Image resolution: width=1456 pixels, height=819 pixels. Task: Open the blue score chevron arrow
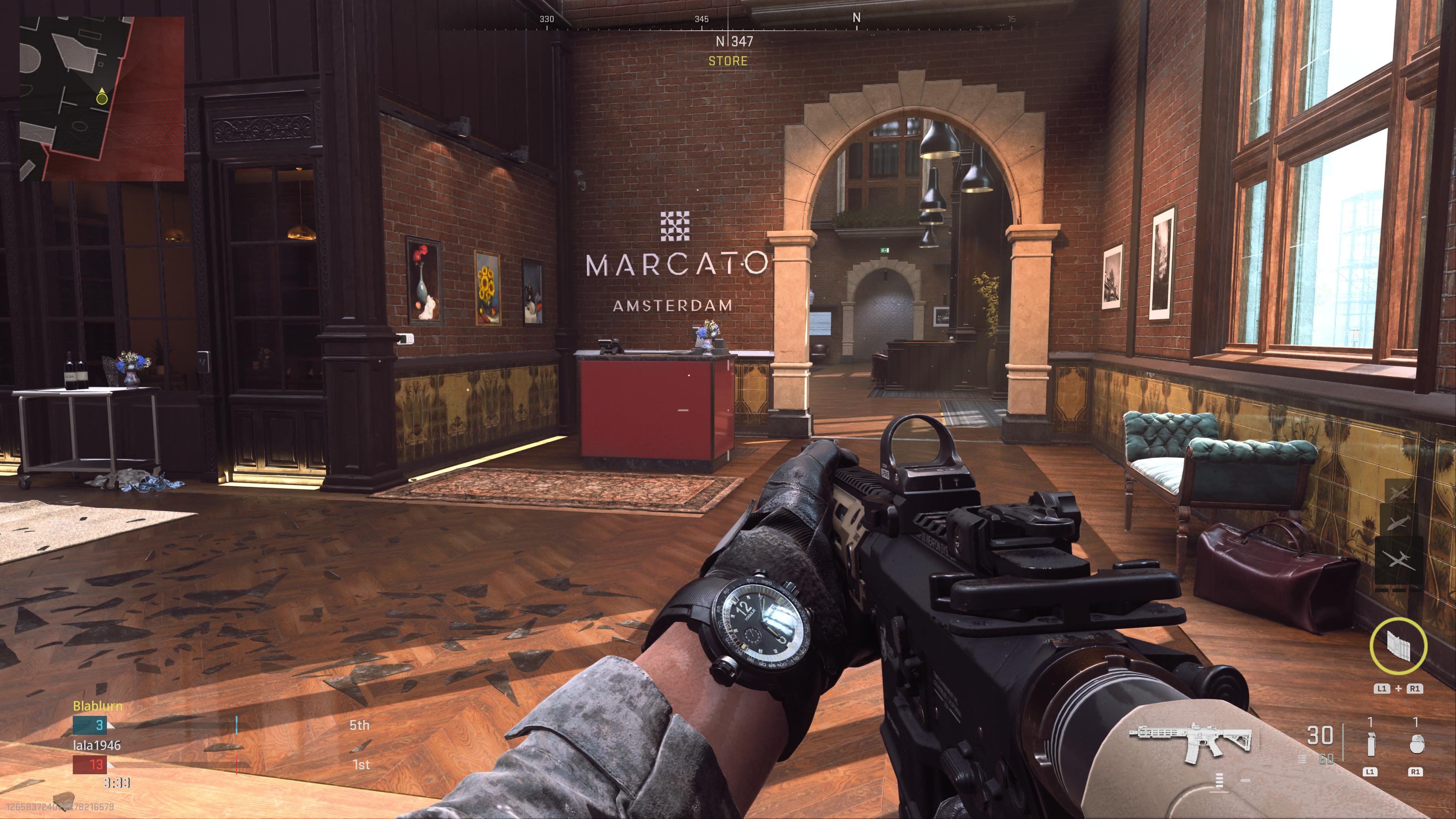111,726
